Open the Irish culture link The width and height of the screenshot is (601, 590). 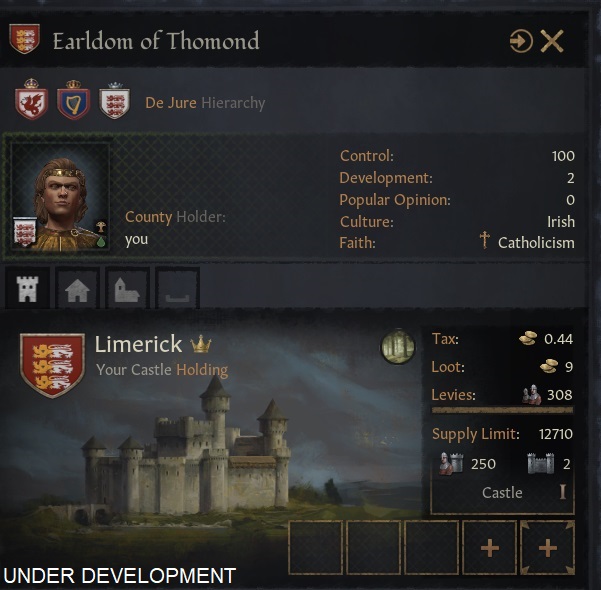(x=560, y=221)
